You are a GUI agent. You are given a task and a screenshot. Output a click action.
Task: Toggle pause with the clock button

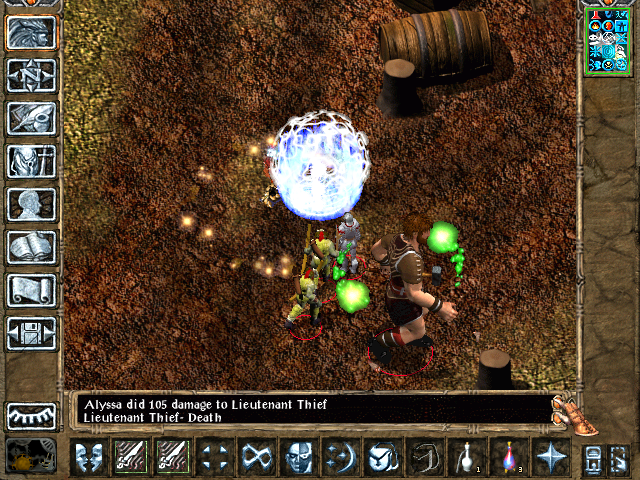[x=31, y=457]
